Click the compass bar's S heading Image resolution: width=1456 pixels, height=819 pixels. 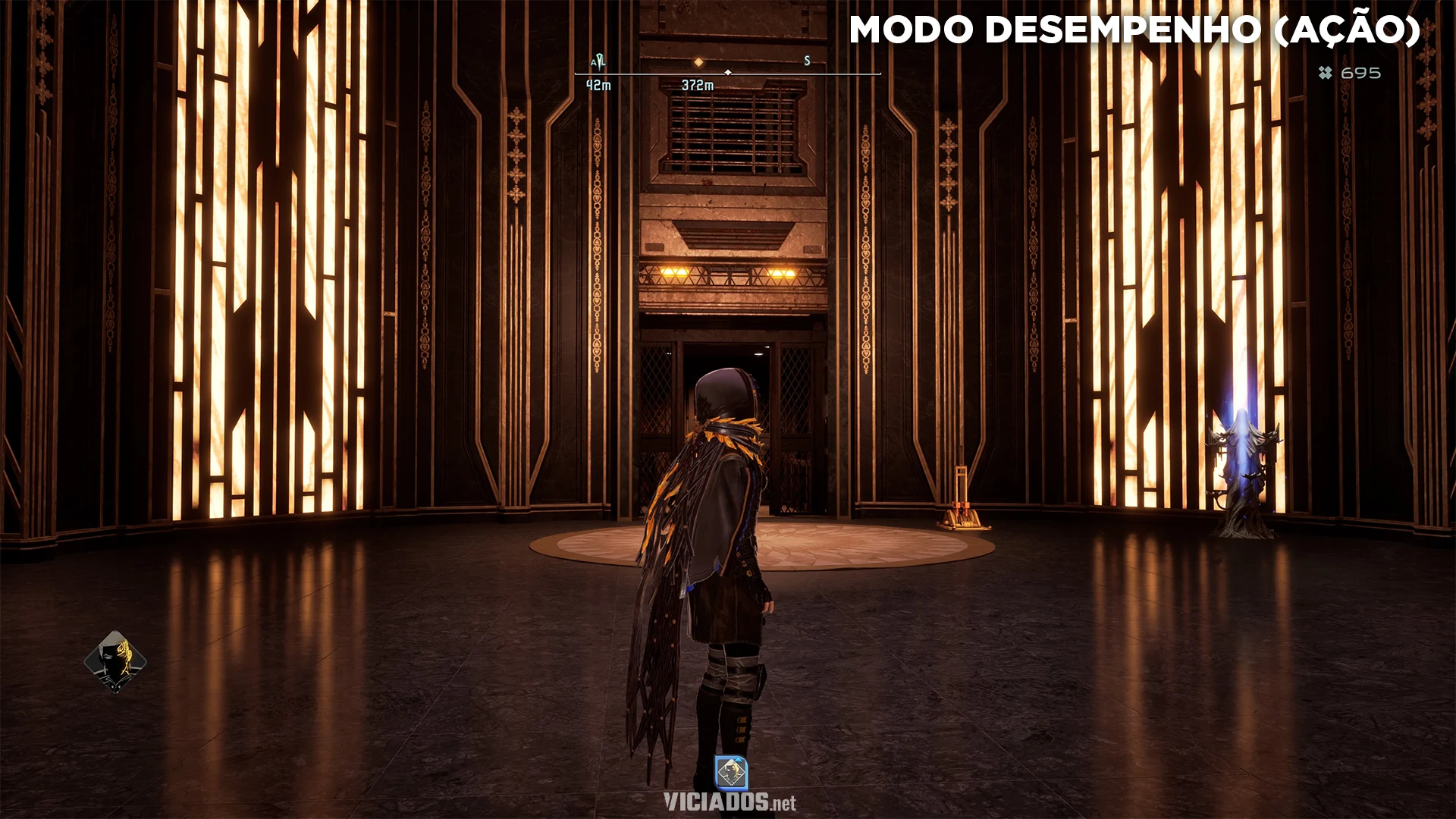click(x=807, y=61)
